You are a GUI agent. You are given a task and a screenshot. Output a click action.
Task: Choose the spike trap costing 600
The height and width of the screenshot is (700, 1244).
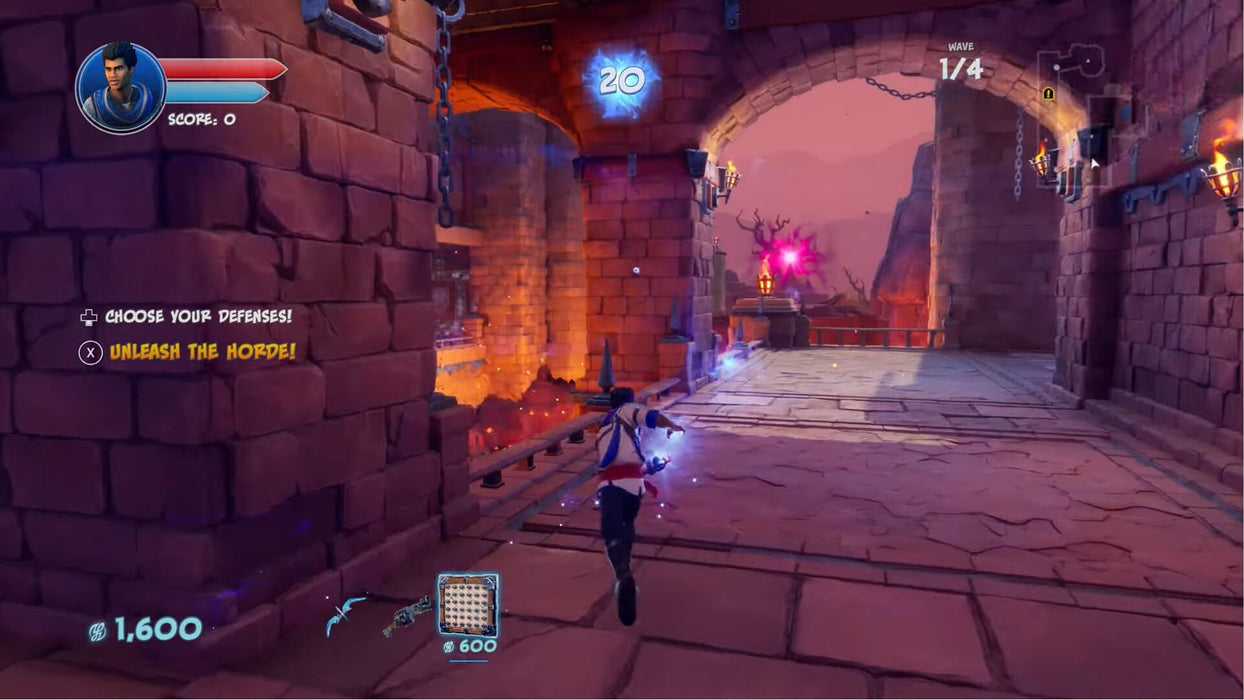[x=467, y=605]
